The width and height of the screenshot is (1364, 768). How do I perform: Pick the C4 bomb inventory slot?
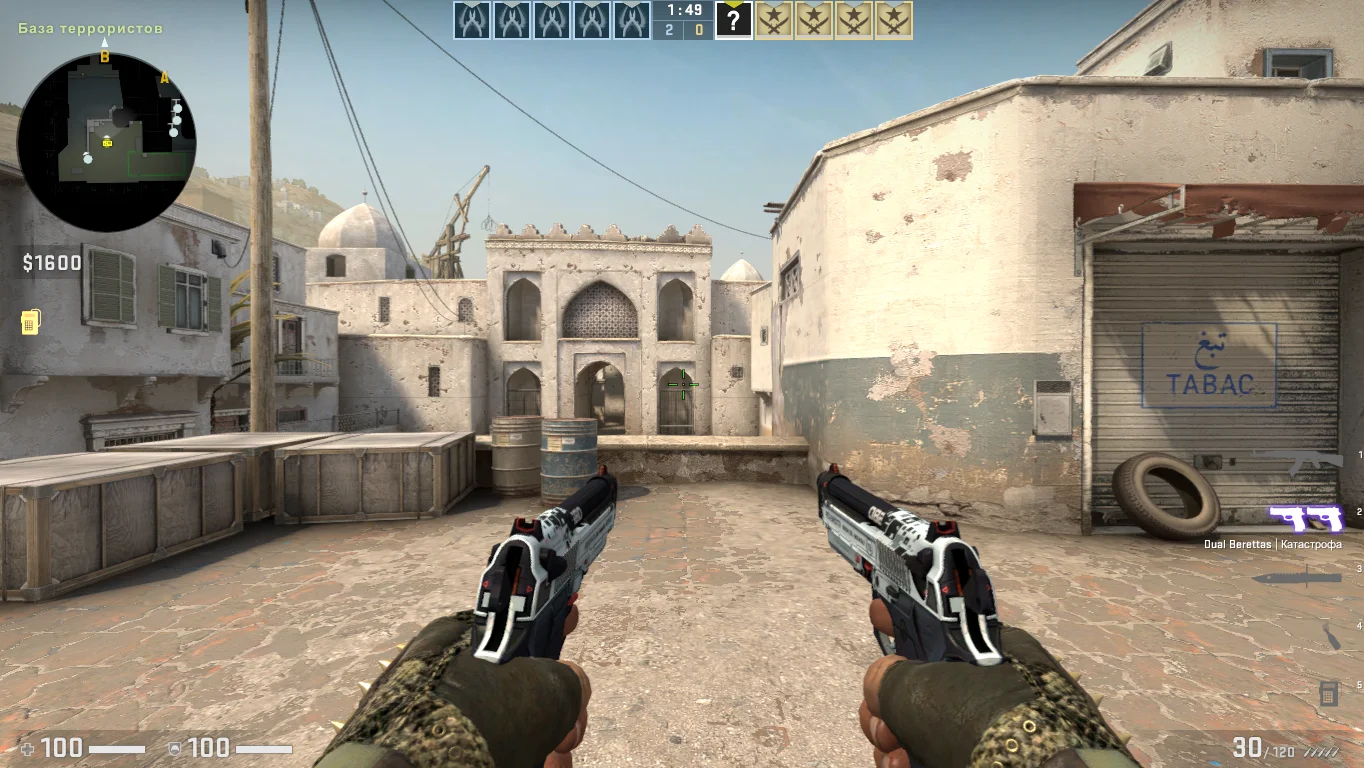(x=1329, y=692)
